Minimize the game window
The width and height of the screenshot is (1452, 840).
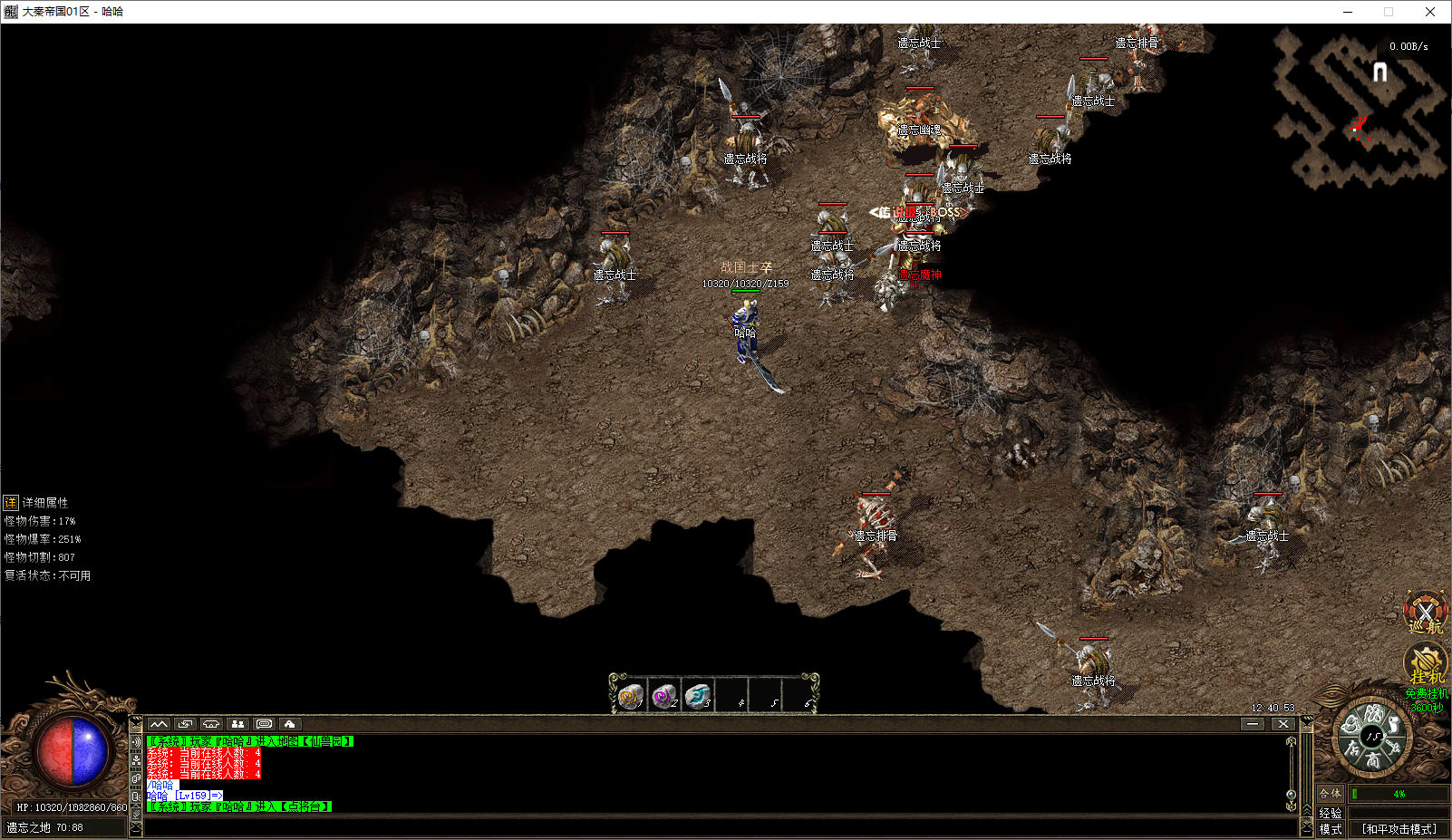1348,12
